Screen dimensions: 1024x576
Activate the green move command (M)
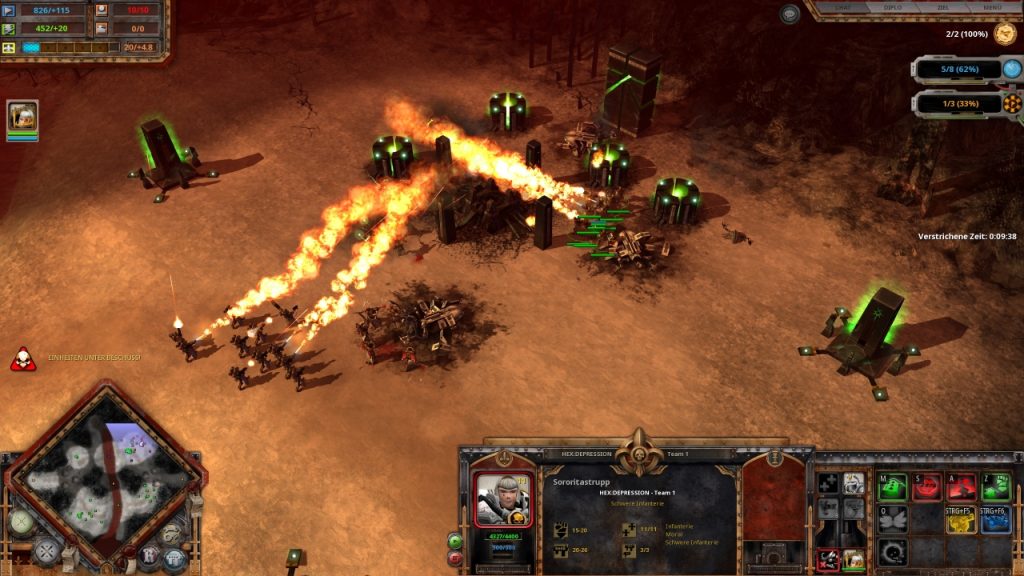[x=892, y=487]
